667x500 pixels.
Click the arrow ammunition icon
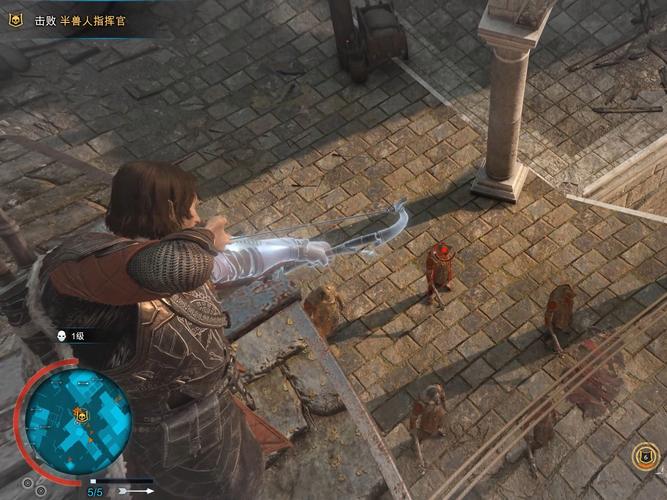137,491
